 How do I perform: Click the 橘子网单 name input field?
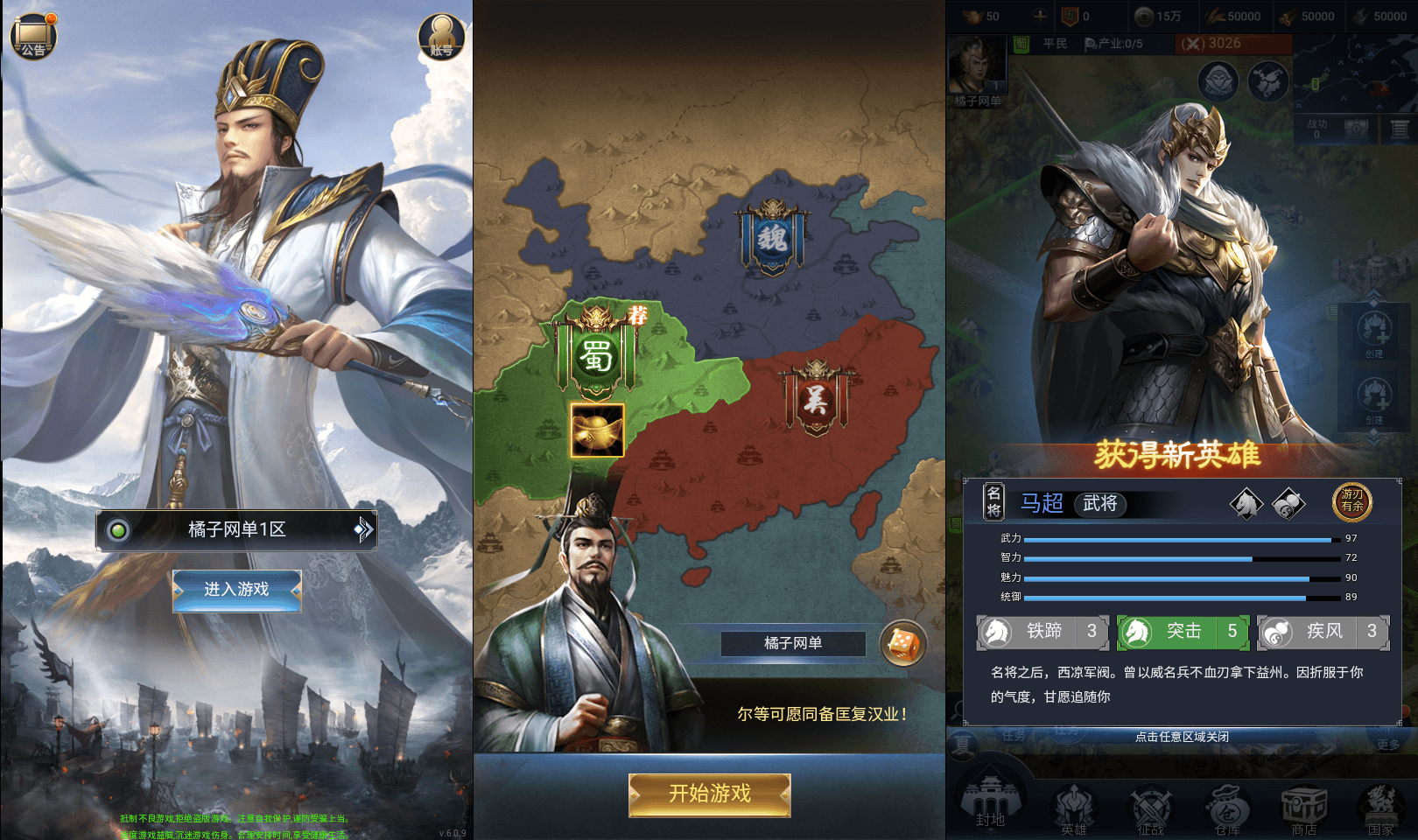792,643
